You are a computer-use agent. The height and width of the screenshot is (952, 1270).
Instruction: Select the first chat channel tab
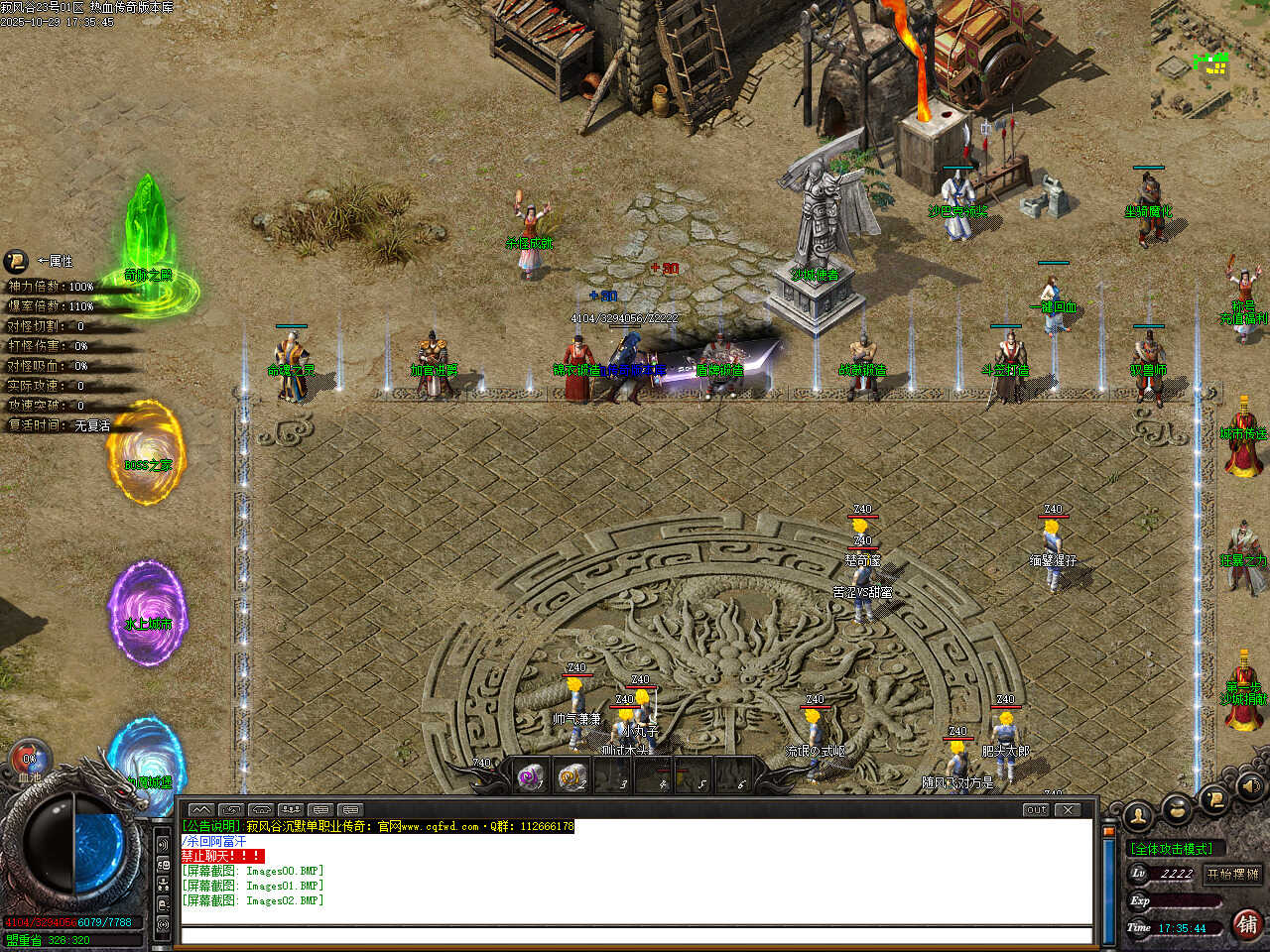200,809
